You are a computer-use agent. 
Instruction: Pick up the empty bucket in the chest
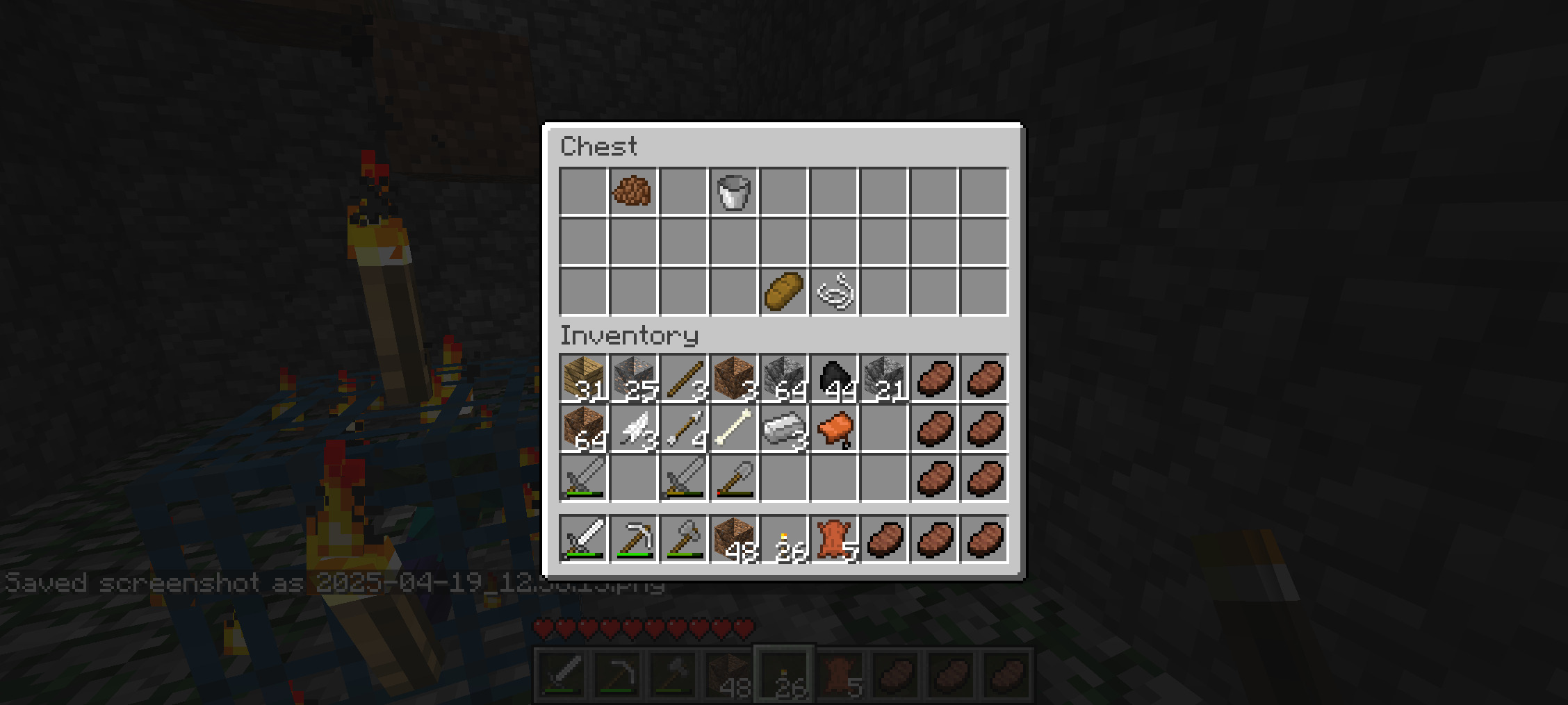tap(733, 191)
